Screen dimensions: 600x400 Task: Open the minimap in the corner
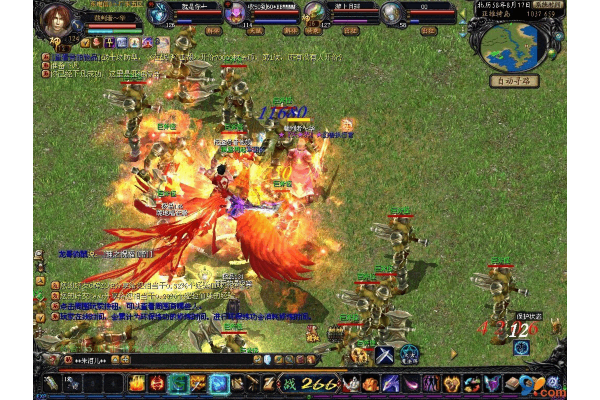click(x=511, y=44)
